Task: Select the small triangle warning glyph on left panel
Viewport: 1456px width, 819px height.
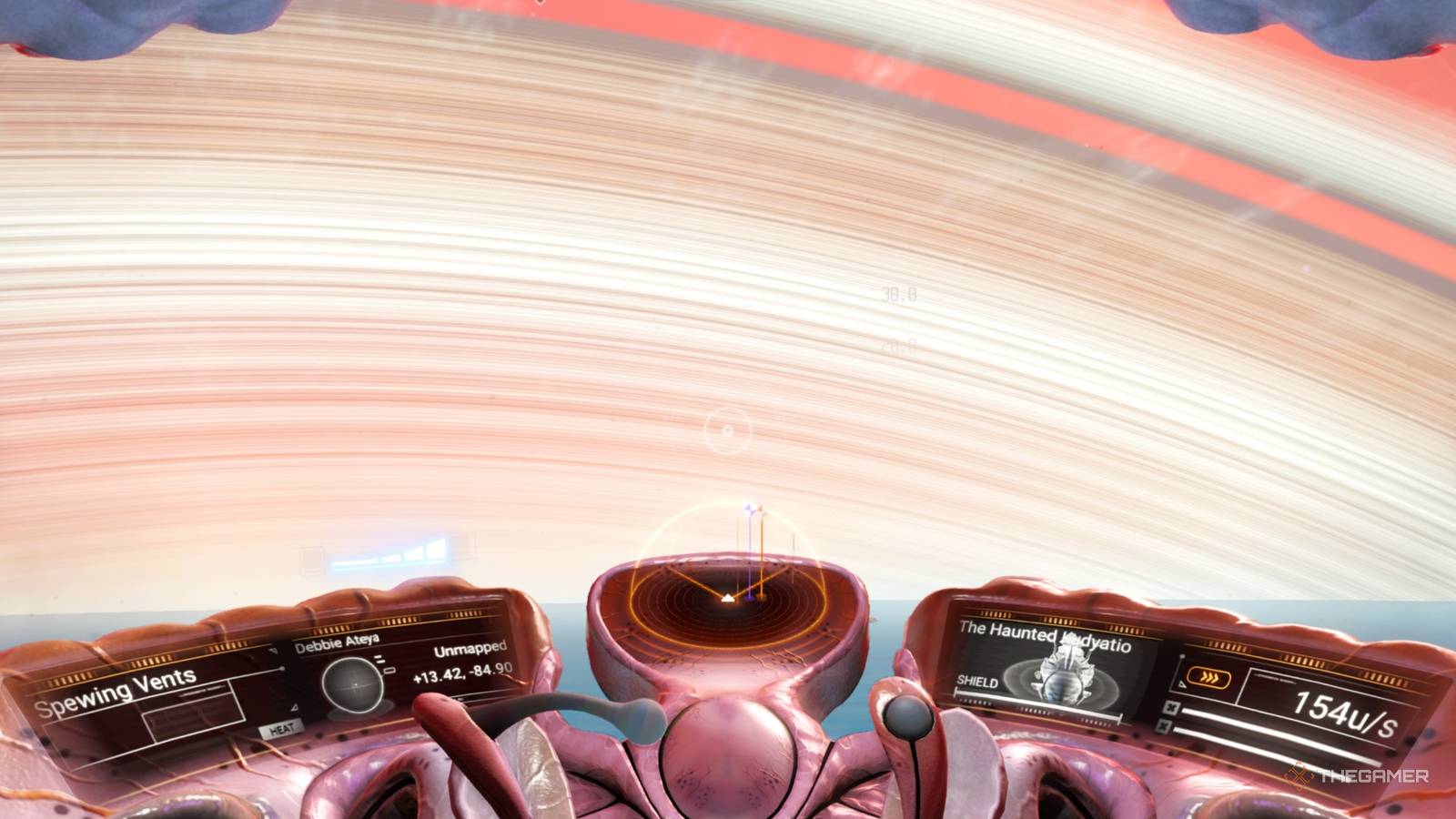Action: pos(293,708)
